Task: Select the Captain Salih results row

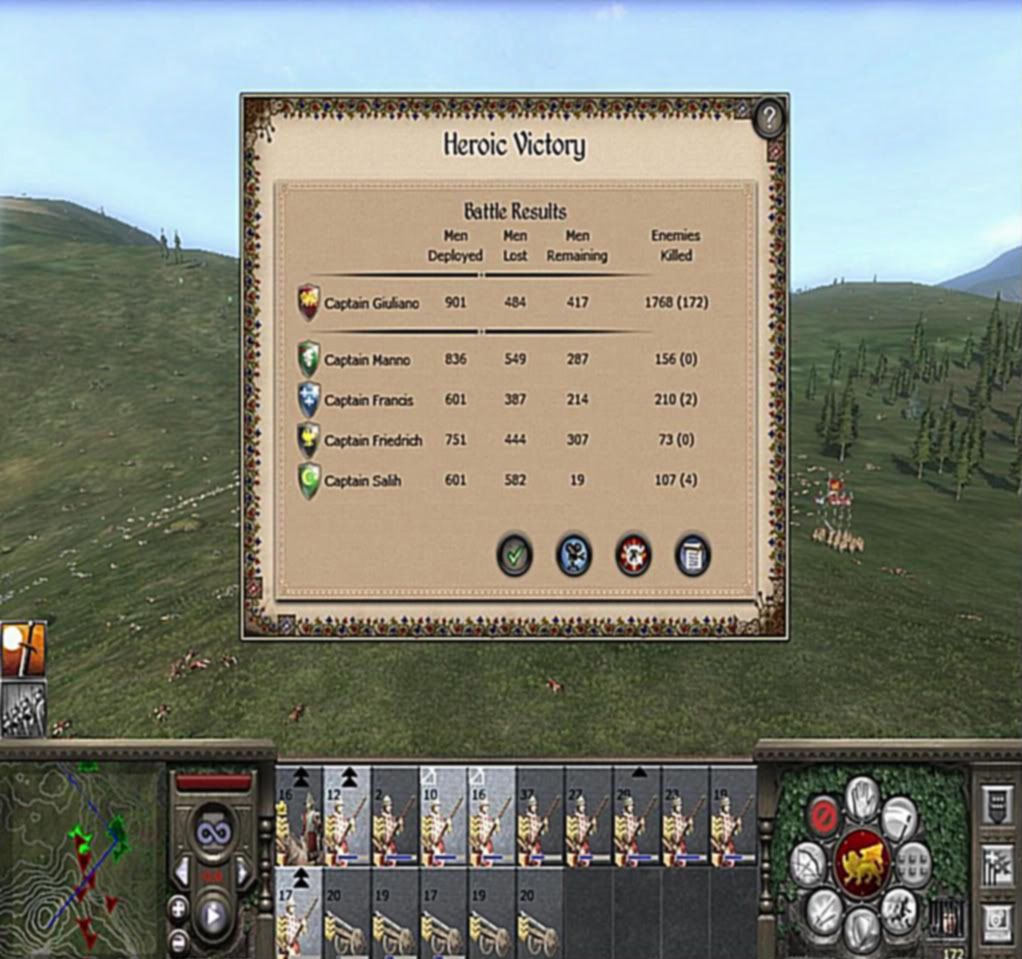Action: coord(500,481)
